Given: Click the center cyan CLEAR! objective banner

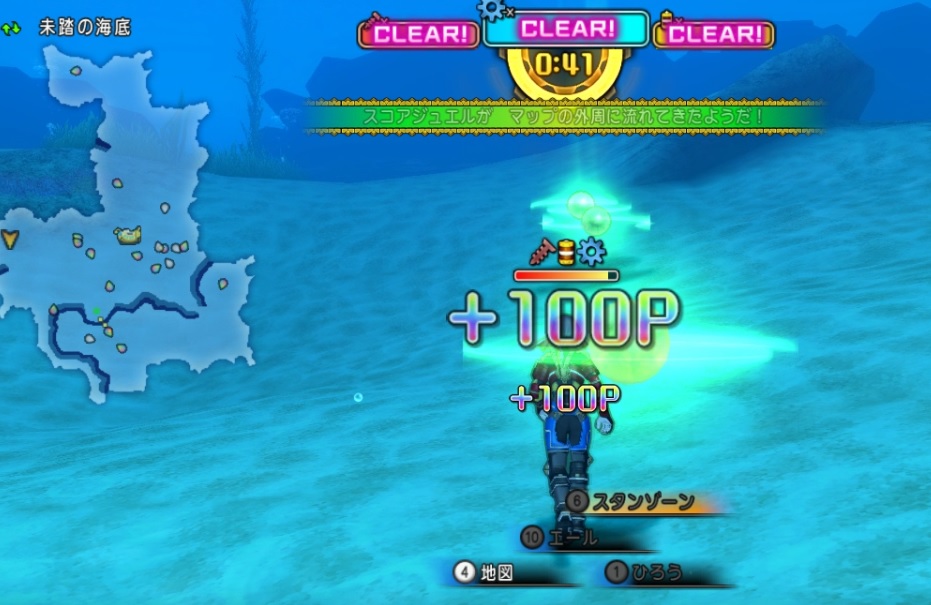Looking at the screenshot, I should [x=566, y=29].
